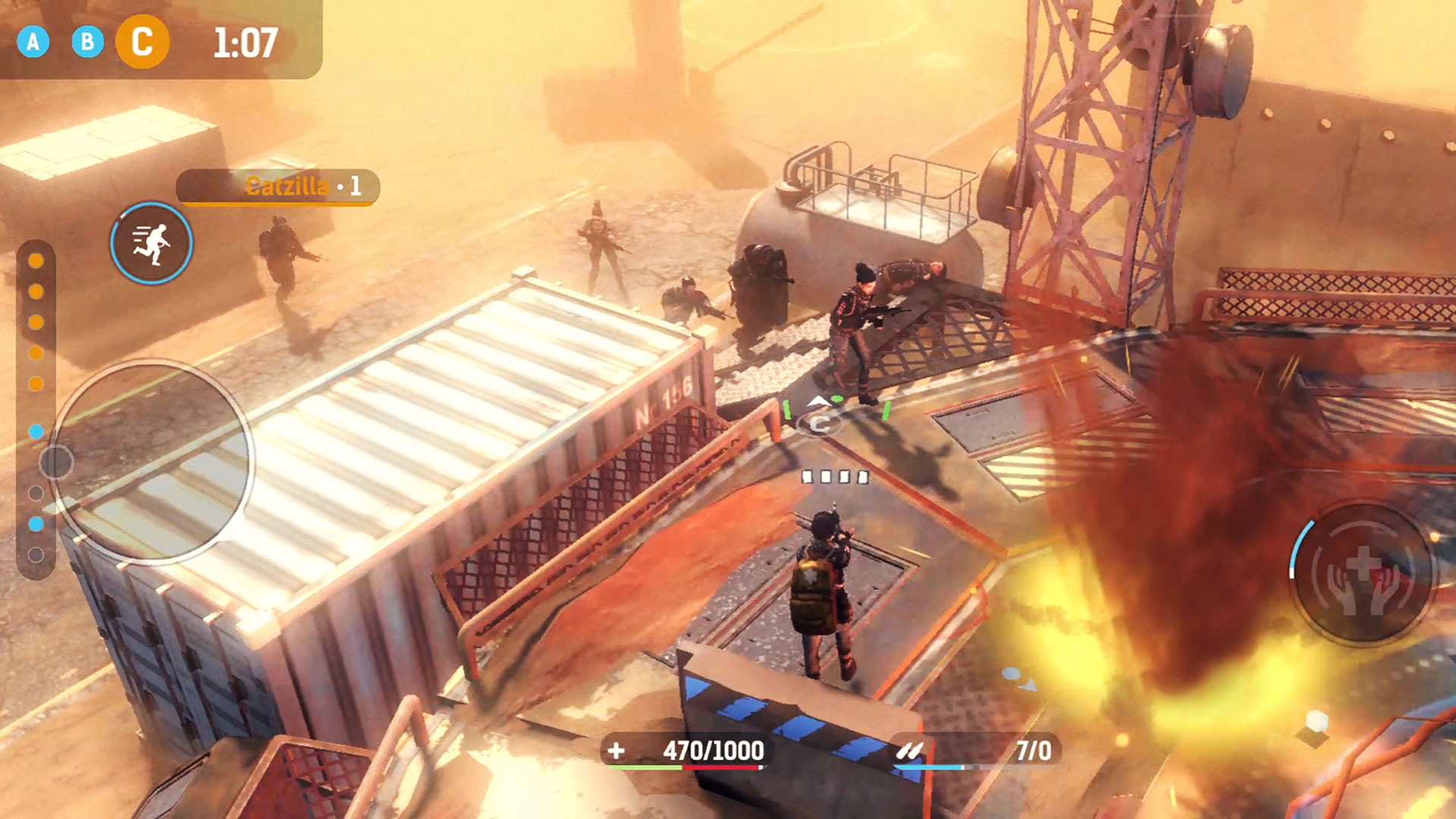Select the blue capture point A indicator
This screenshot has width=1456, height=819.
point(33,42)
